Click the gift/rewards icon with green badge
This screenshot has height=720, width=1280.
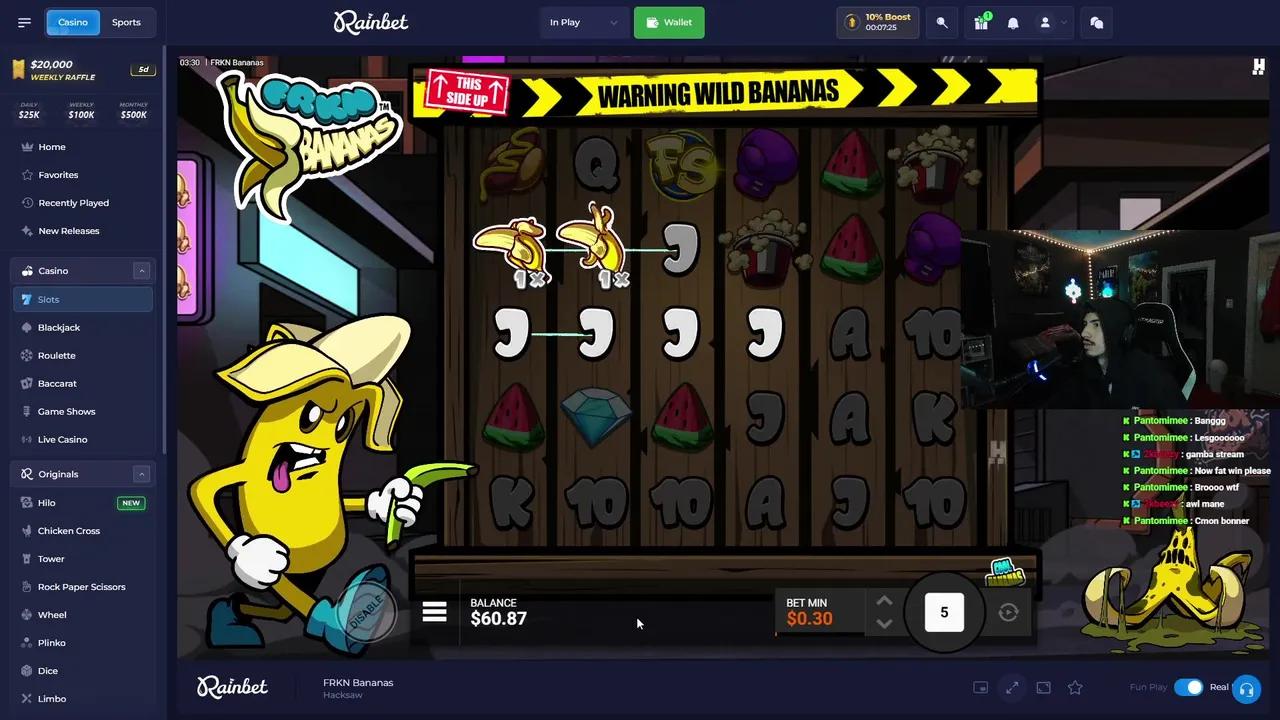(981, 22)
